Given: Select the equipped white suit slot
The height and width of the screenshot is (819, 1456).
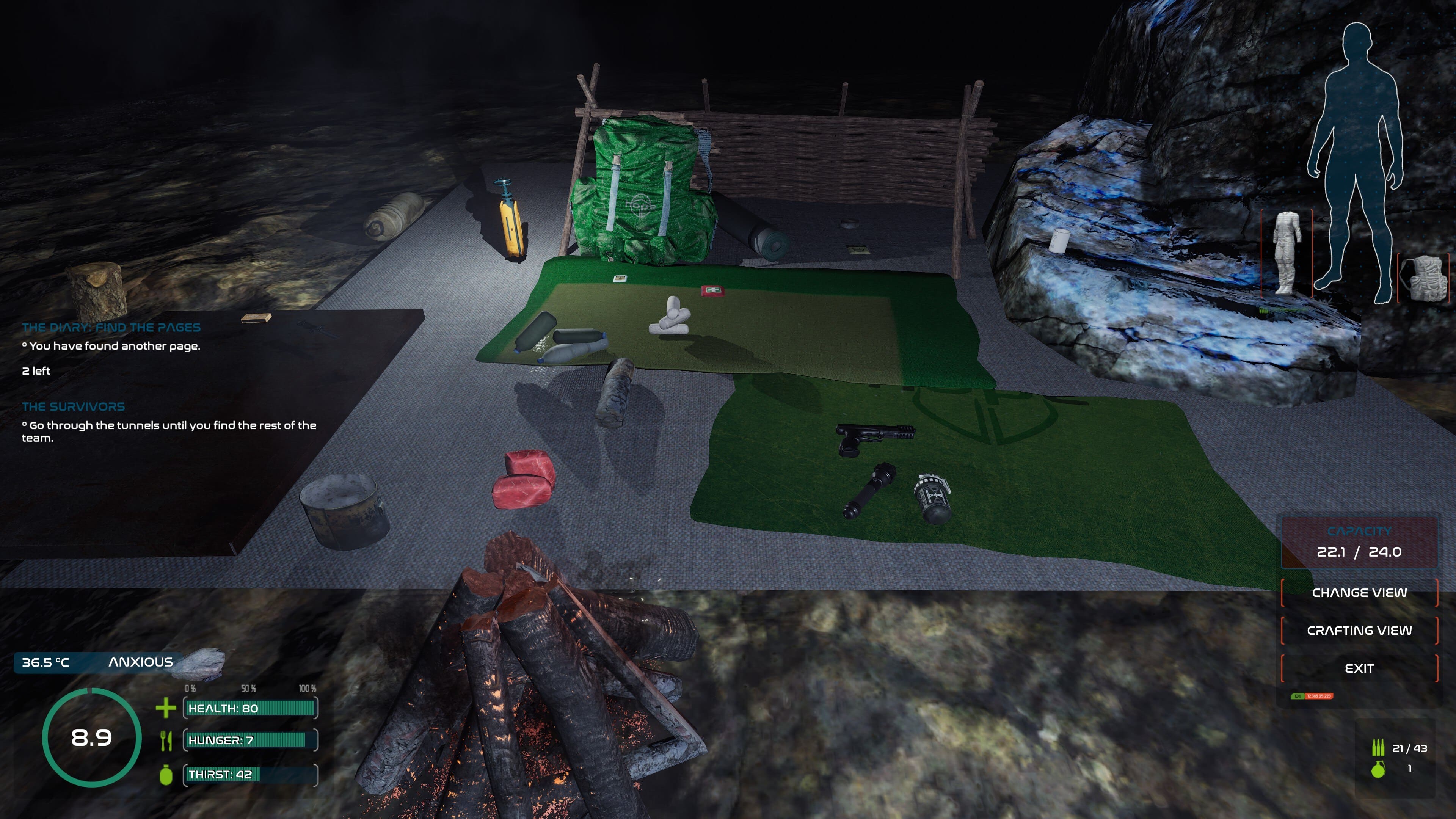Looking at the screenshot, I should 1286,253.
